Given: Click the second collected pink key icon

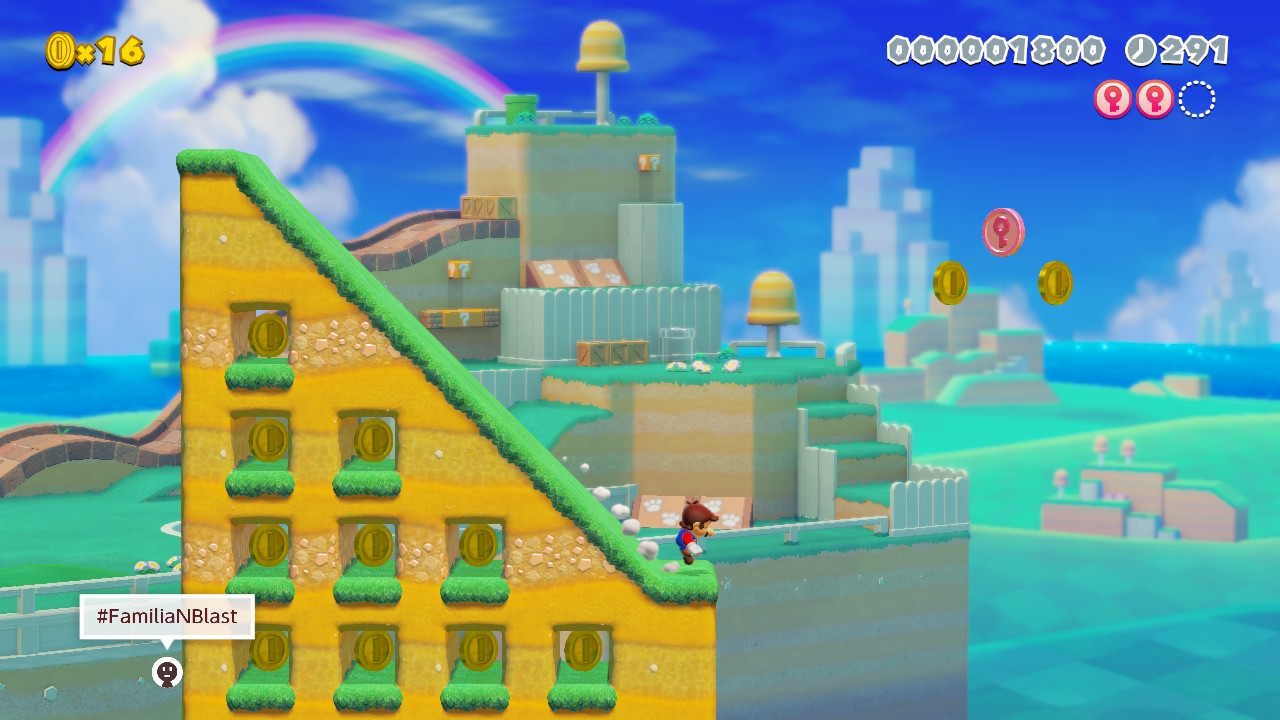Looking at the screenshot, I should click(x=1153, y=100).
